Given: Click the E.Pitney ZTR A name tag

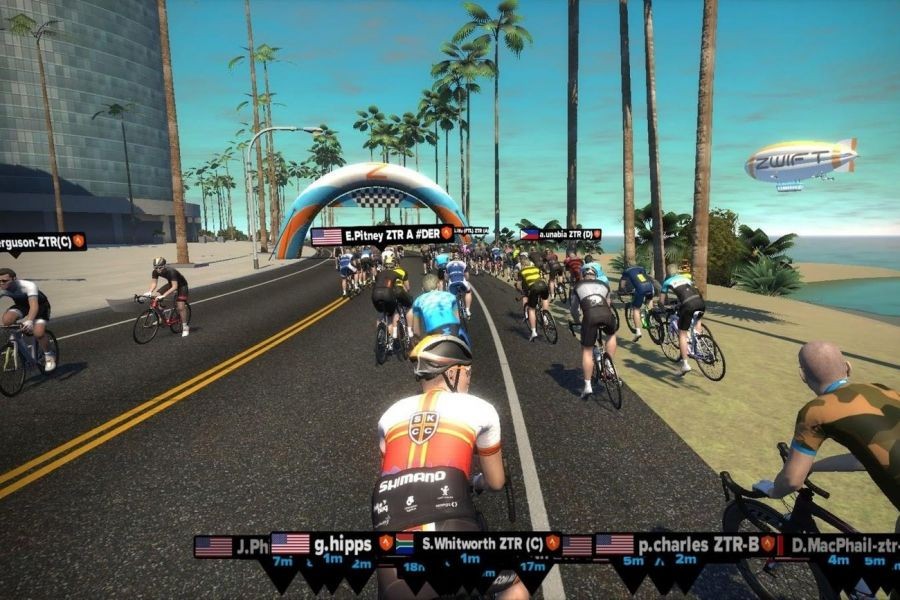Looking at the screenshot, I should point(382,236).
